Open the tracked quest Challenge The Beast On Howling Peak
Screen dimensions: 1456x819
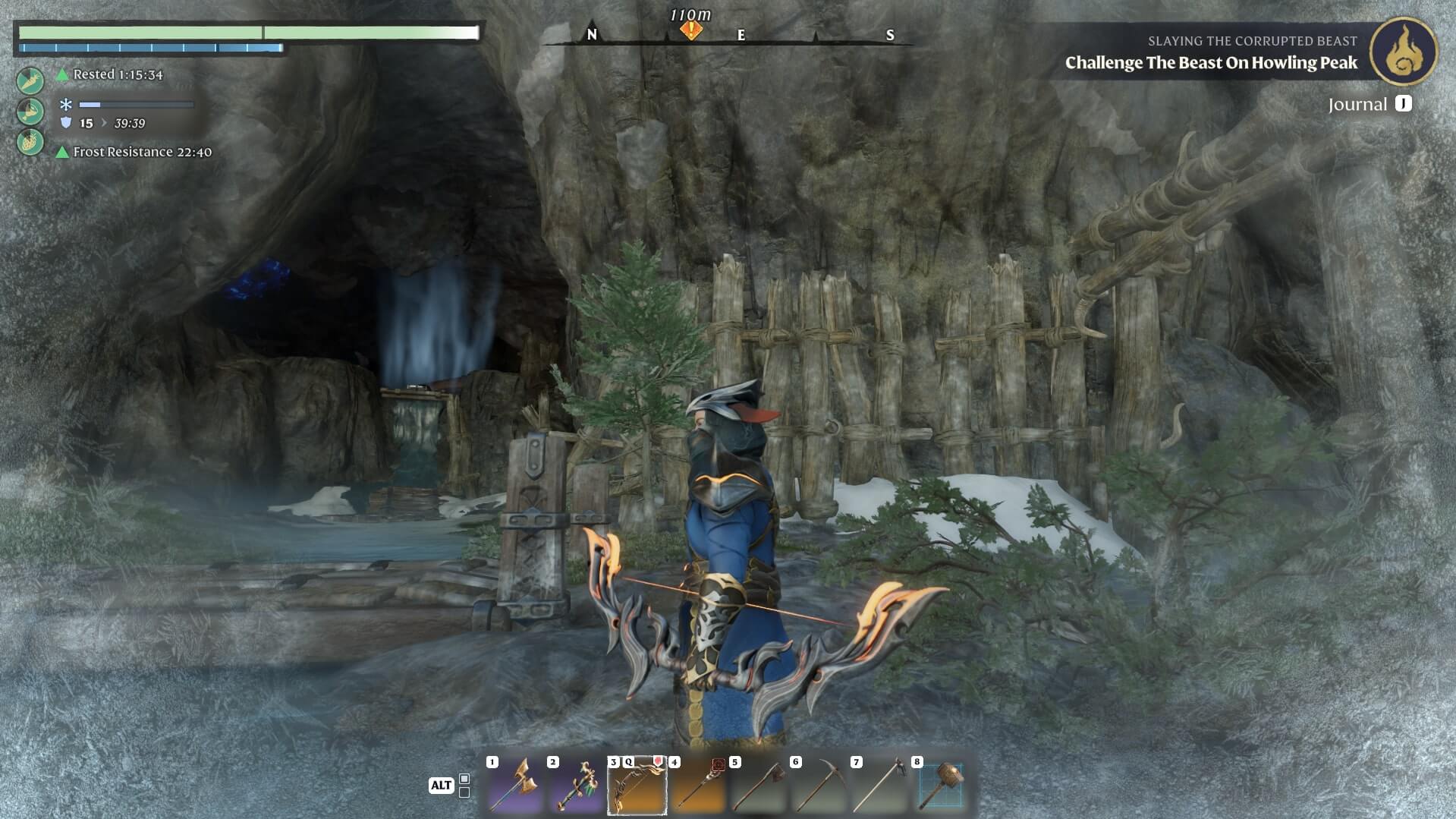click(x=1211, y=63)
